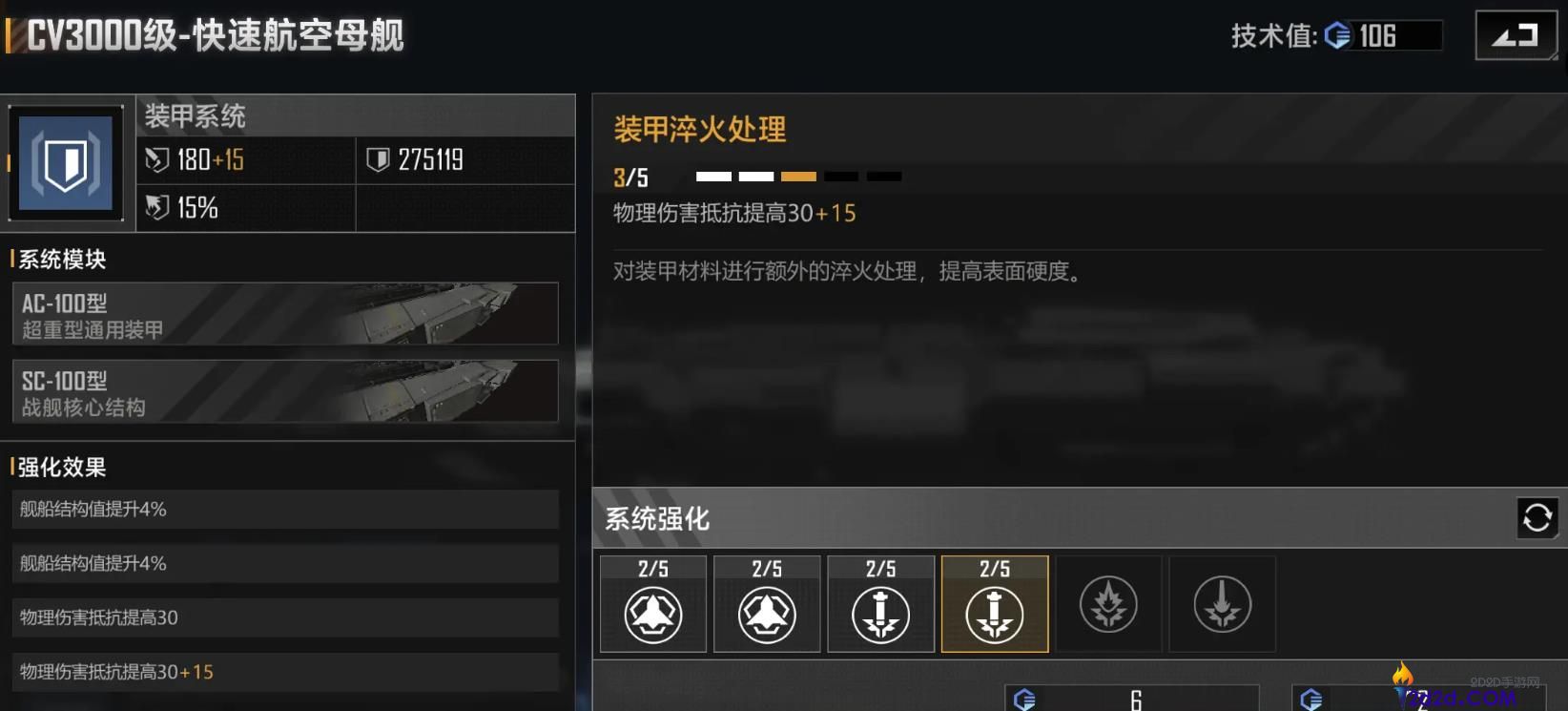Select the SC-100型 战舰核心结构 module
The width and height of the screenshot is (1568, 711).
285,391
